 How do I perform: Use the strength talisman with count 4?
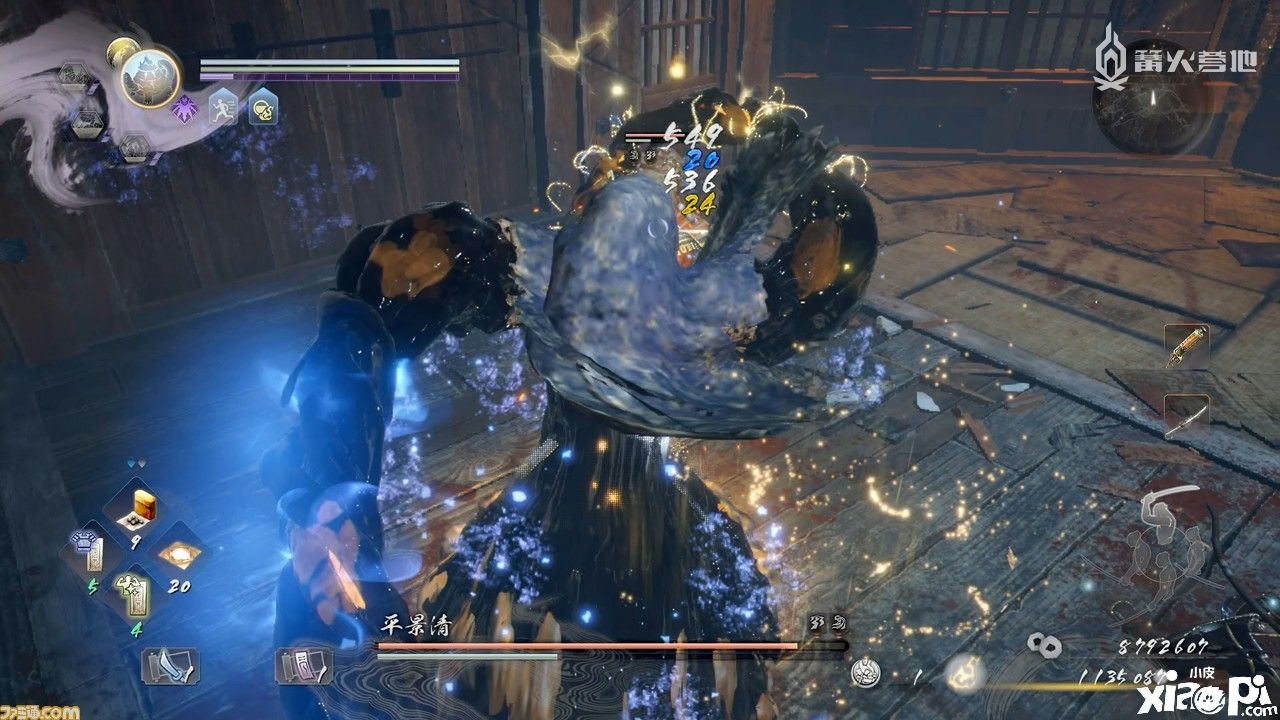coord(134,595)
